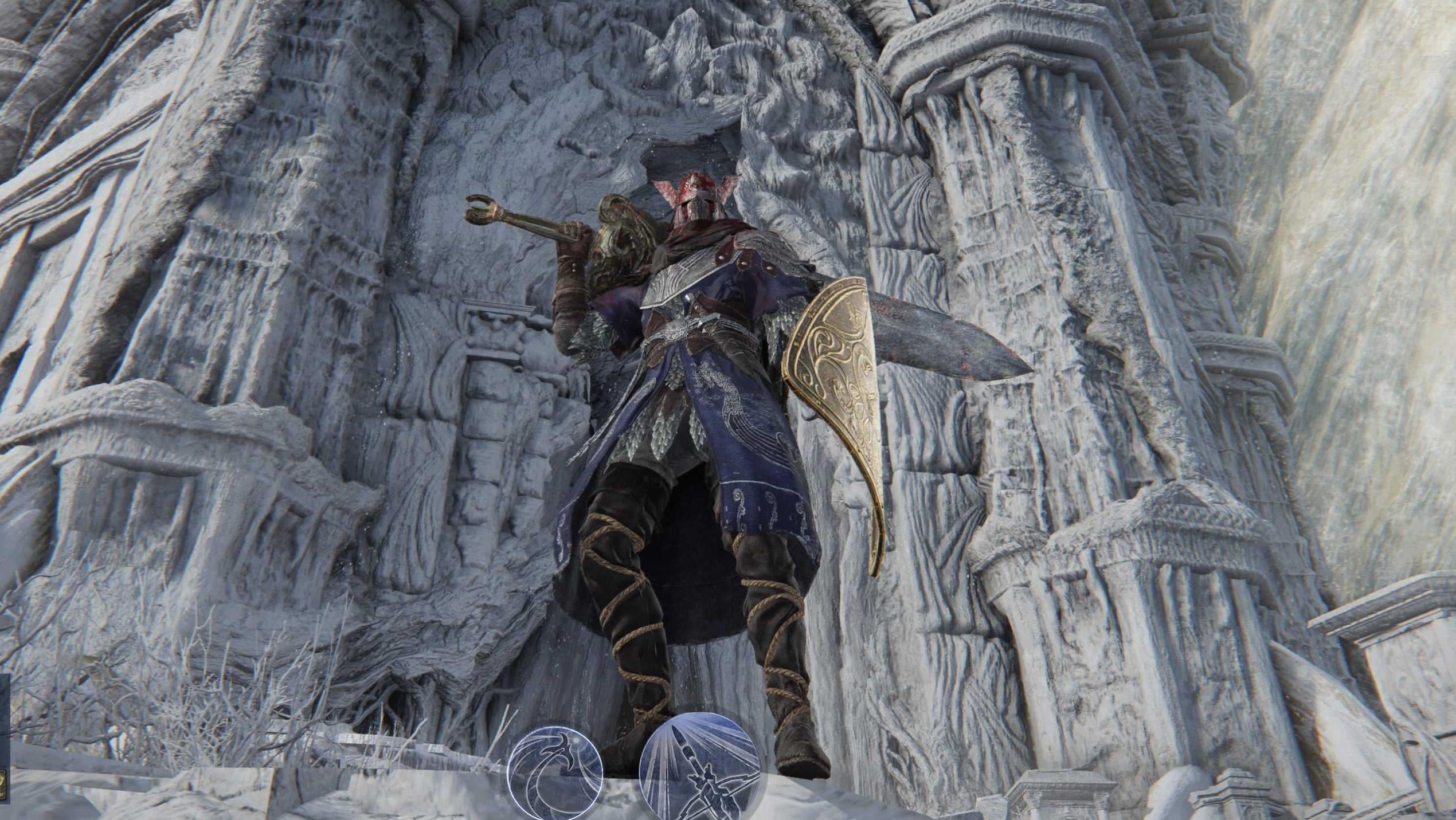Activate the curved feather skill icon

coord(555,771)
